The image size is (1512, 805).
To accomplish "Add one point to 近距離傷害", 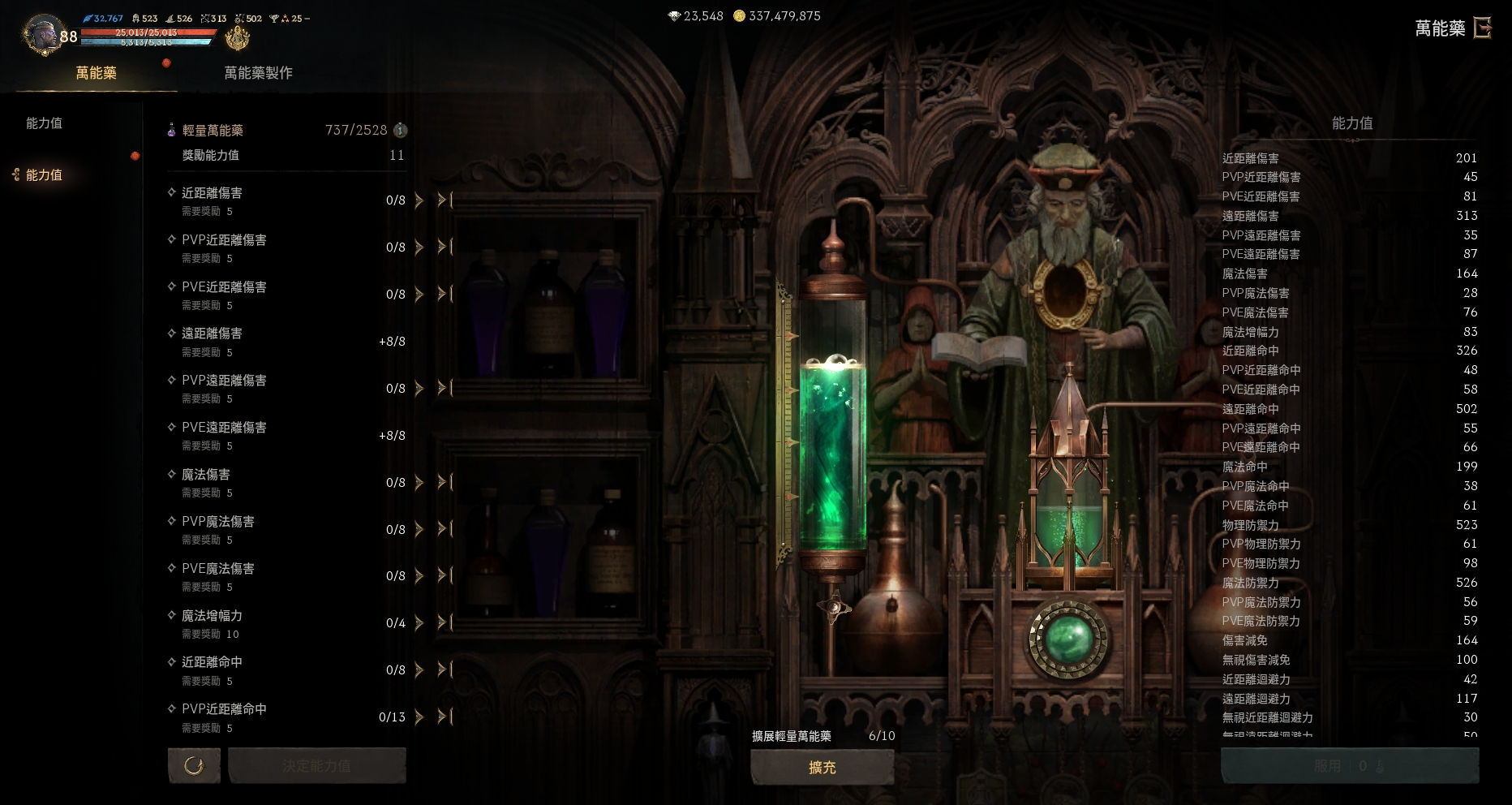I will tap(419, 200).
